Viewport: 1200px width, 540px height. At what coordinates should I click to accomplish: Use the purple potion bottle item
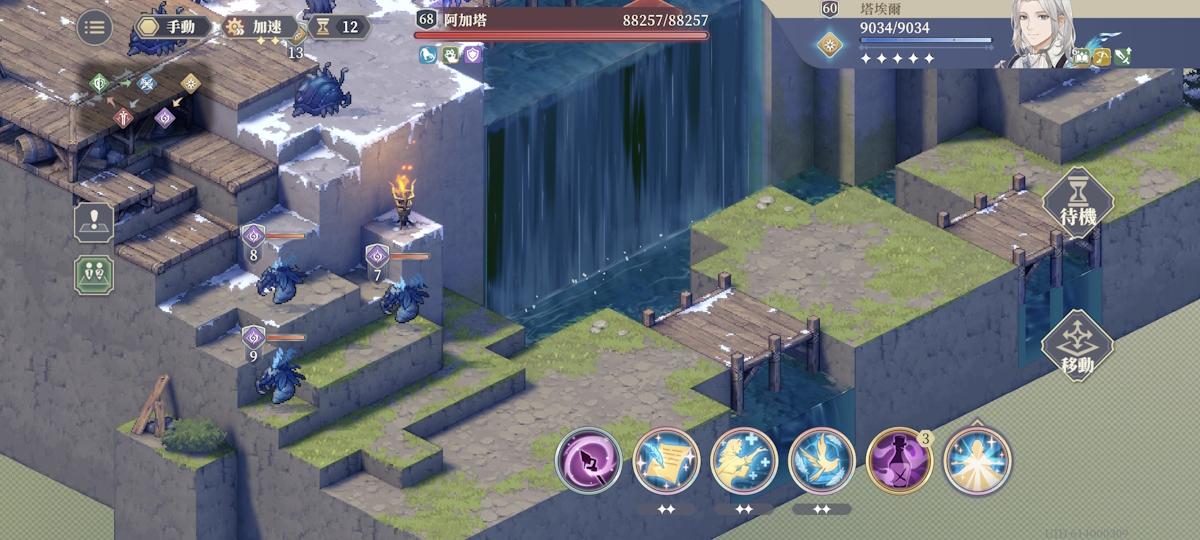[899, 461]
